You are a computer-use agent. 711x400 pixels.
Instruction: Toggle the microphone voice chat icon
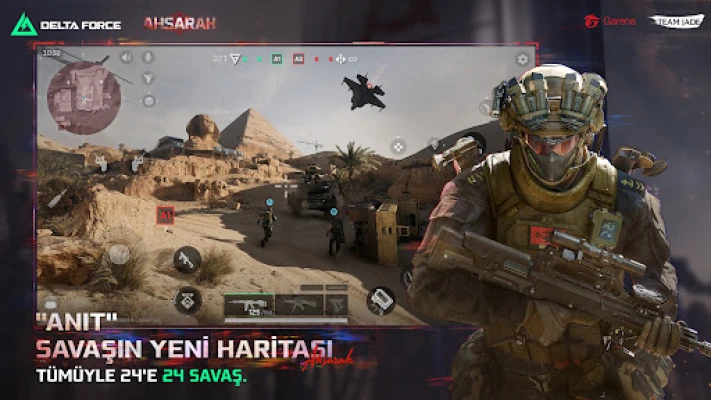pyautogui.click(x=148, y=59)
